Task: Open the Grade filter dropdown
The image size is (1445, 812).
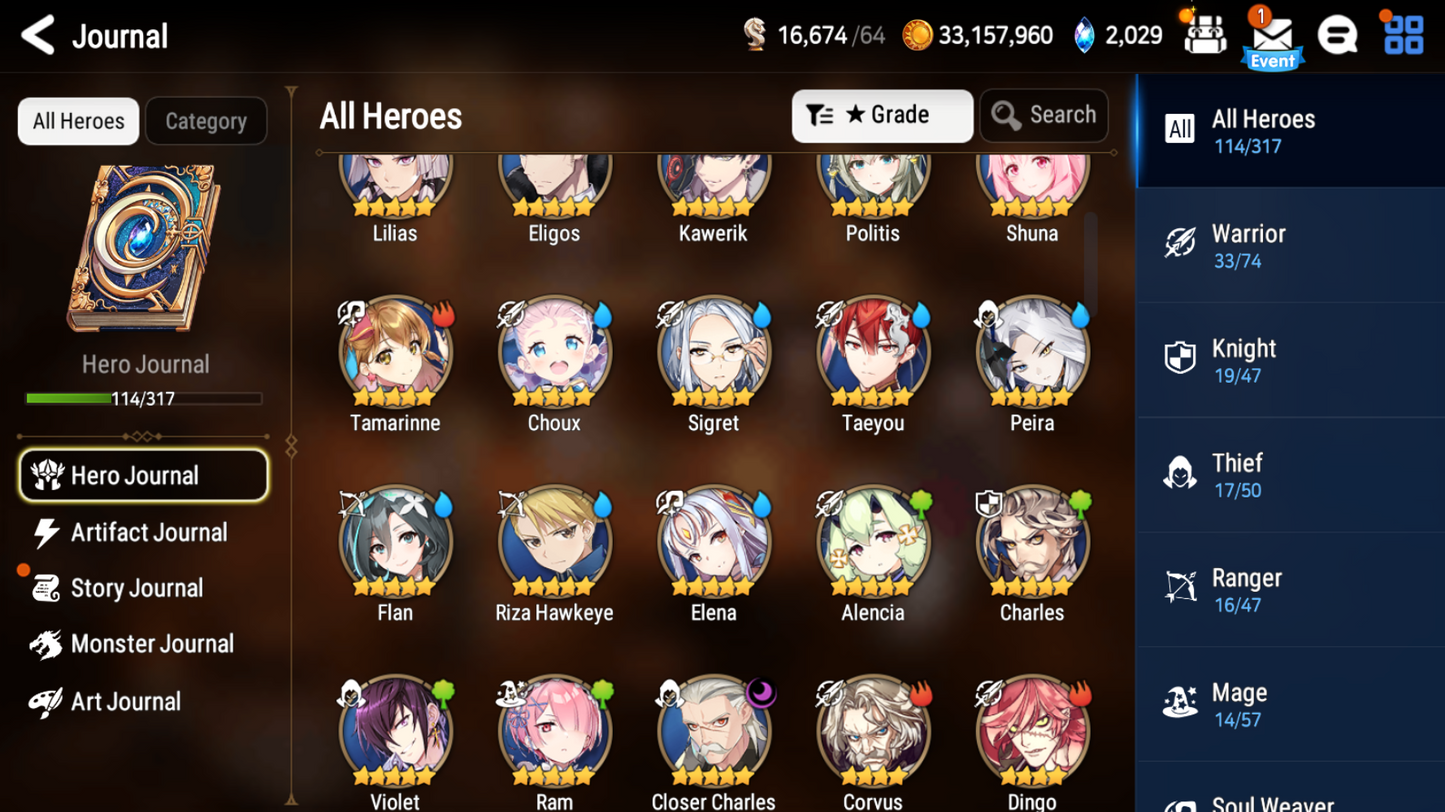Action: point(882,116)
